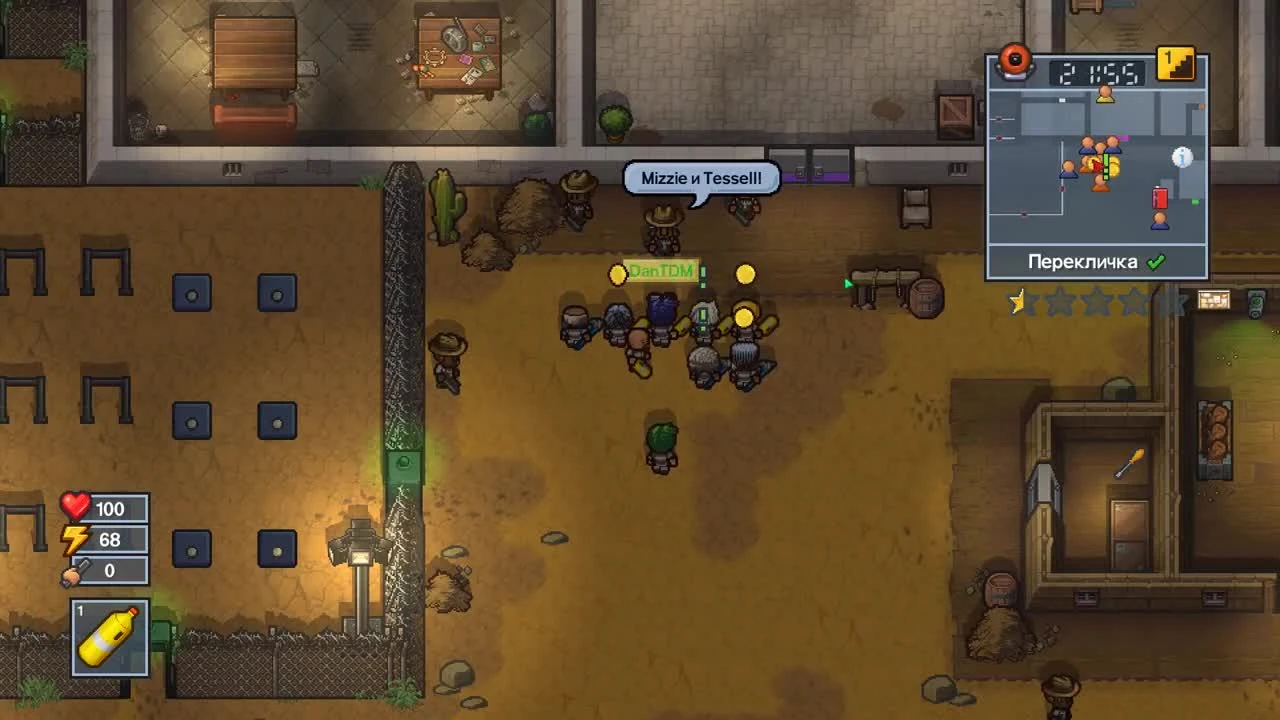Select the yellow bottle in the inventory slot
Viewport: 1280px width, 720px height.
pos(108,637)
